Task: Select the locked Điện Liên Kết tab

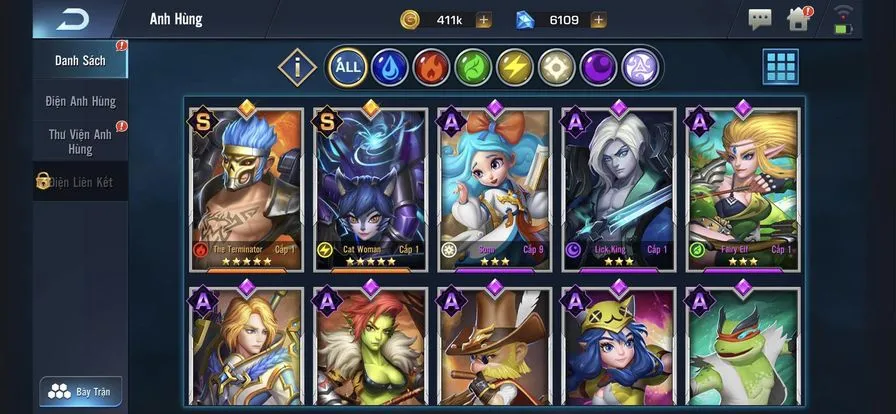Action: (x=80, y=181)
